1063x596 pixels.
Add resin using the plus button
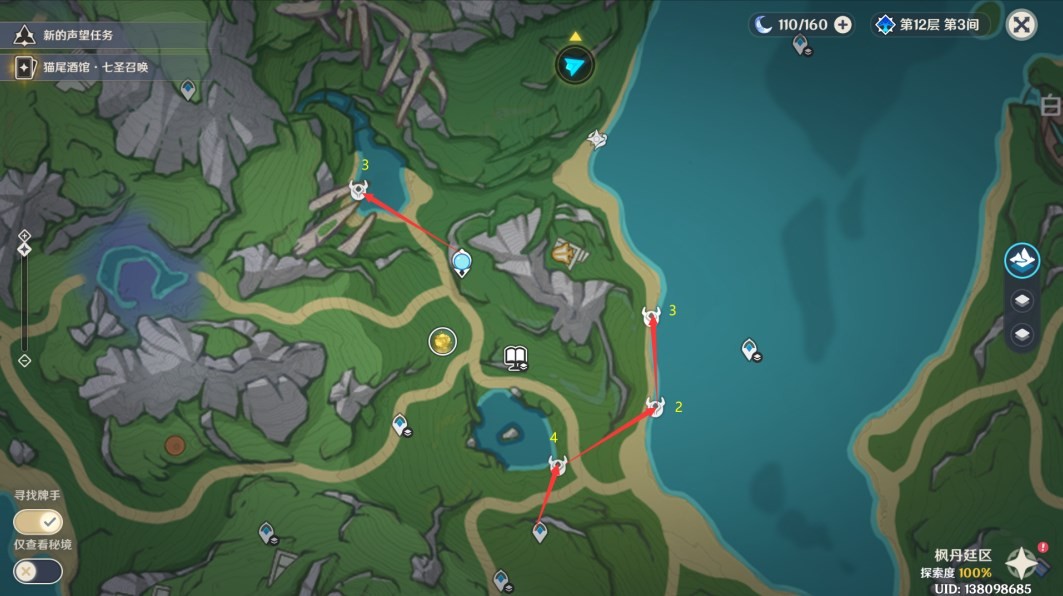click(x=843, y=25)
